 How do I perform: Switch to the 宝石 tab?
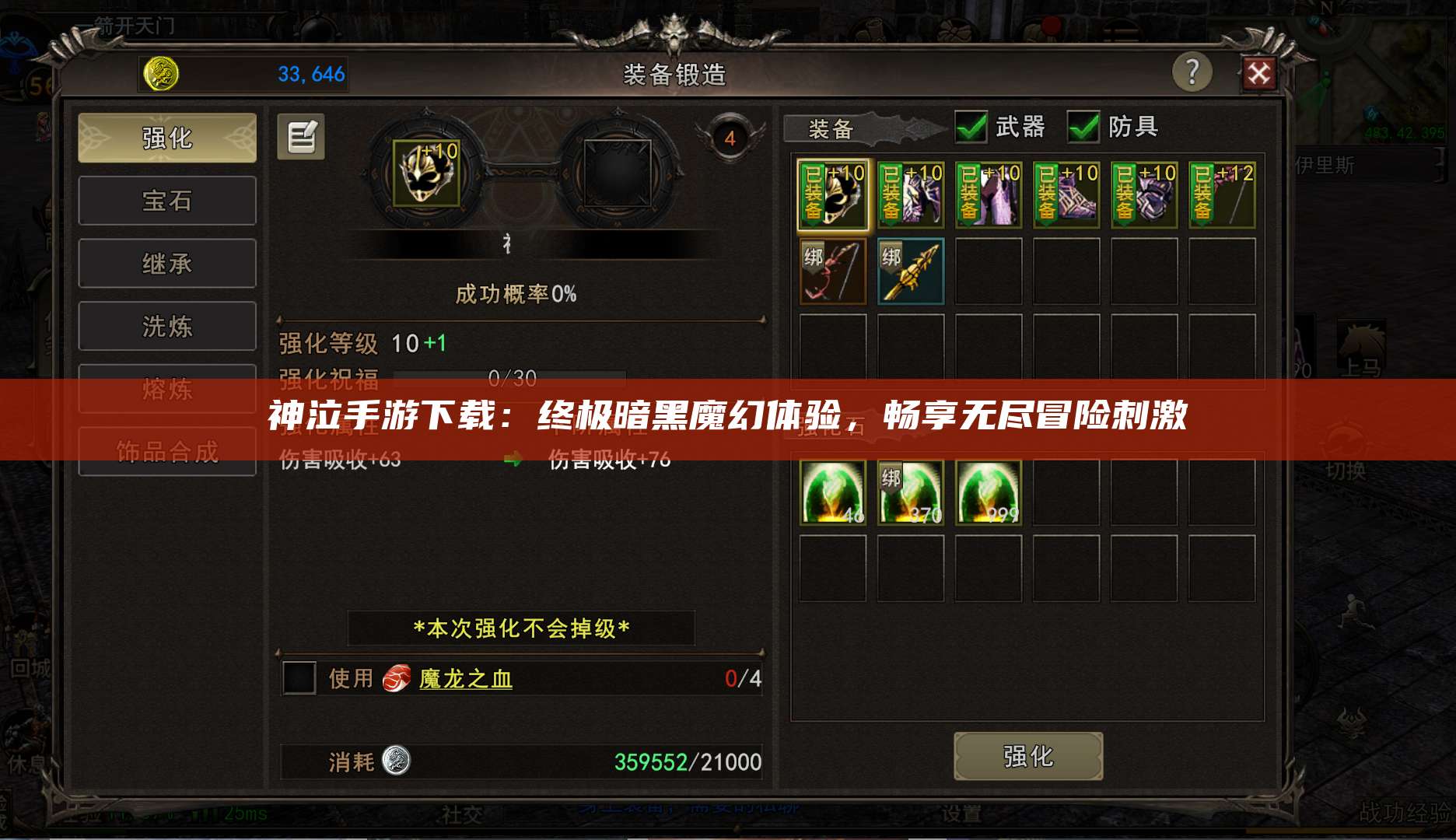[166, 200]
